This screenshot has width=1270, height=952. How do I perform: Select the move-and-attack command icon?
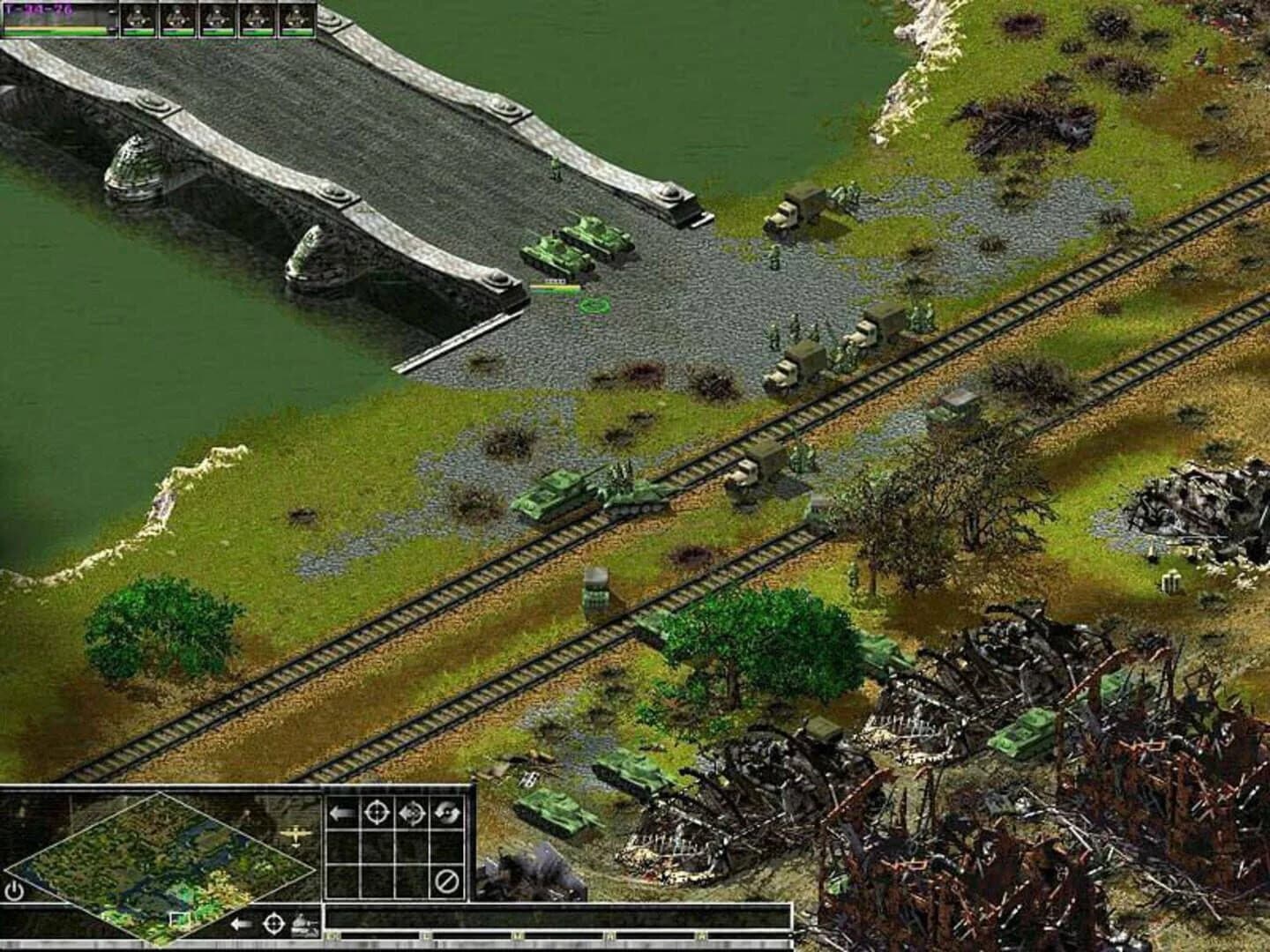click(411, 813)
